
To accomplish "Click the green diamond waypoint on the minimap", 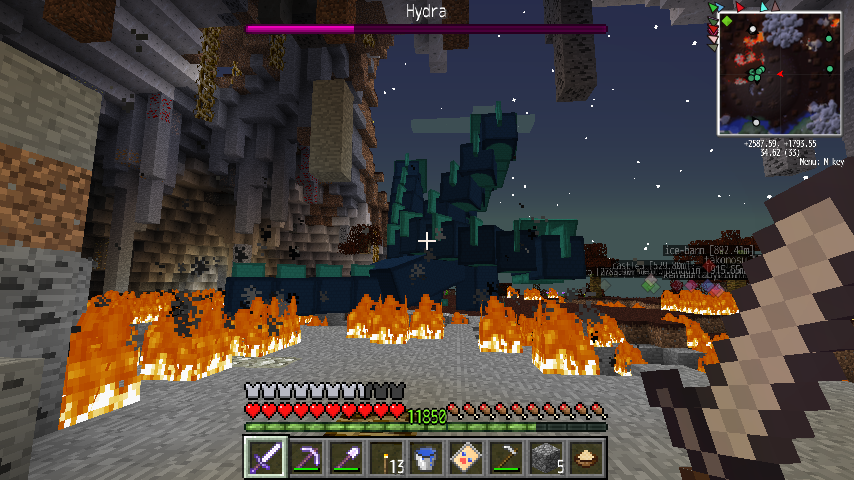I will 728,19.
